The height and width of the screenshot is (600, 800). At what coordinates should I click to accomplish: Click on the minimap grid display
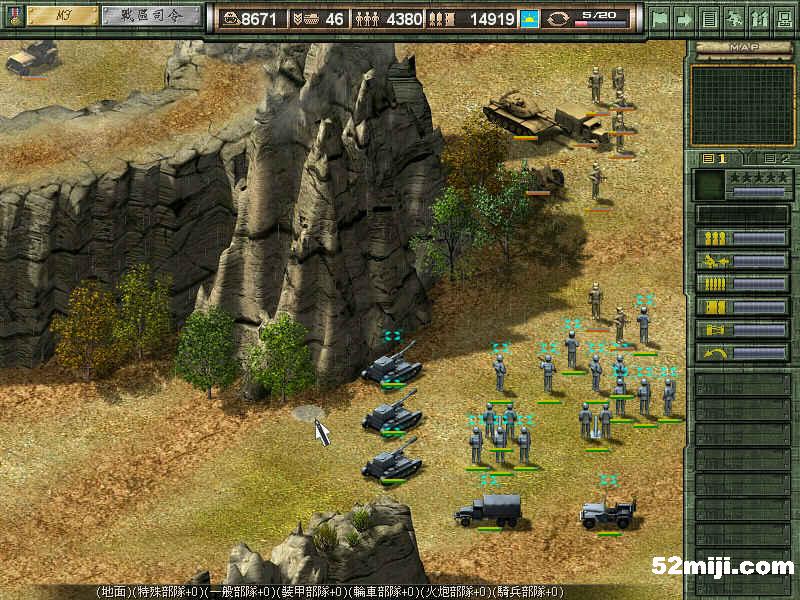click(x=742, y=105)
